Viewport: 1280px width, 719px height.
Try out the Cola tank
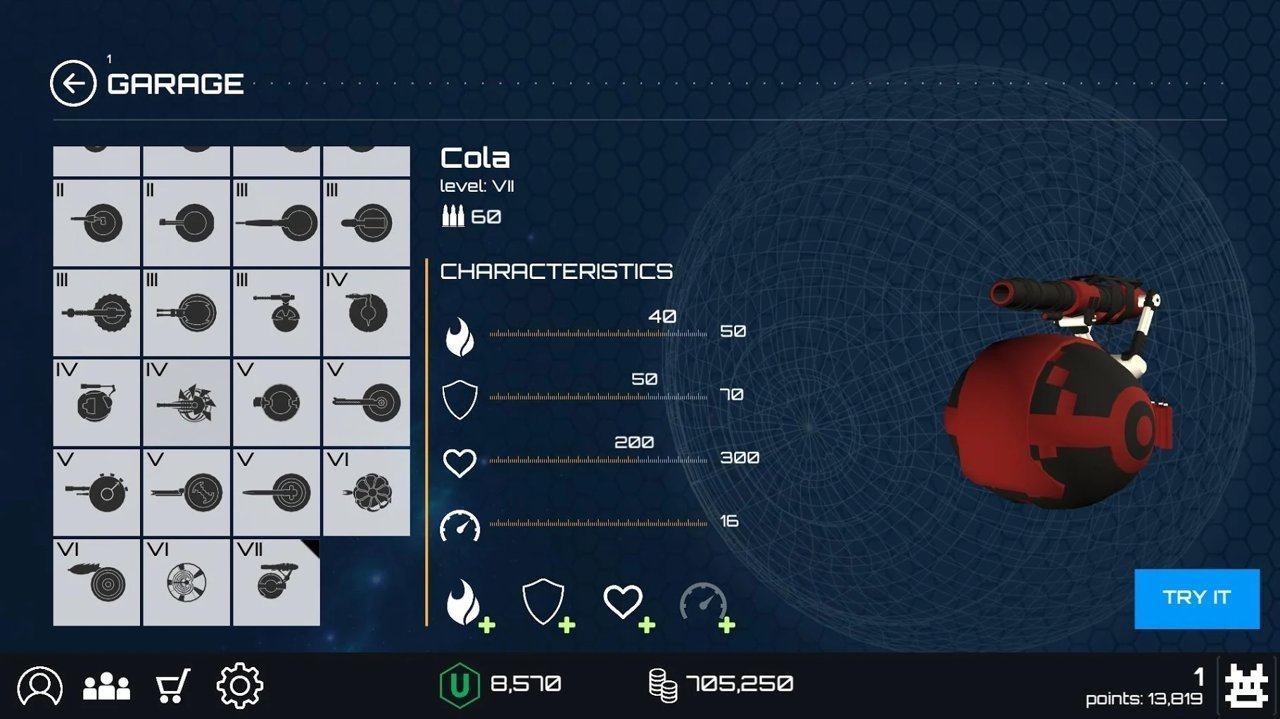pos(1196,598)
